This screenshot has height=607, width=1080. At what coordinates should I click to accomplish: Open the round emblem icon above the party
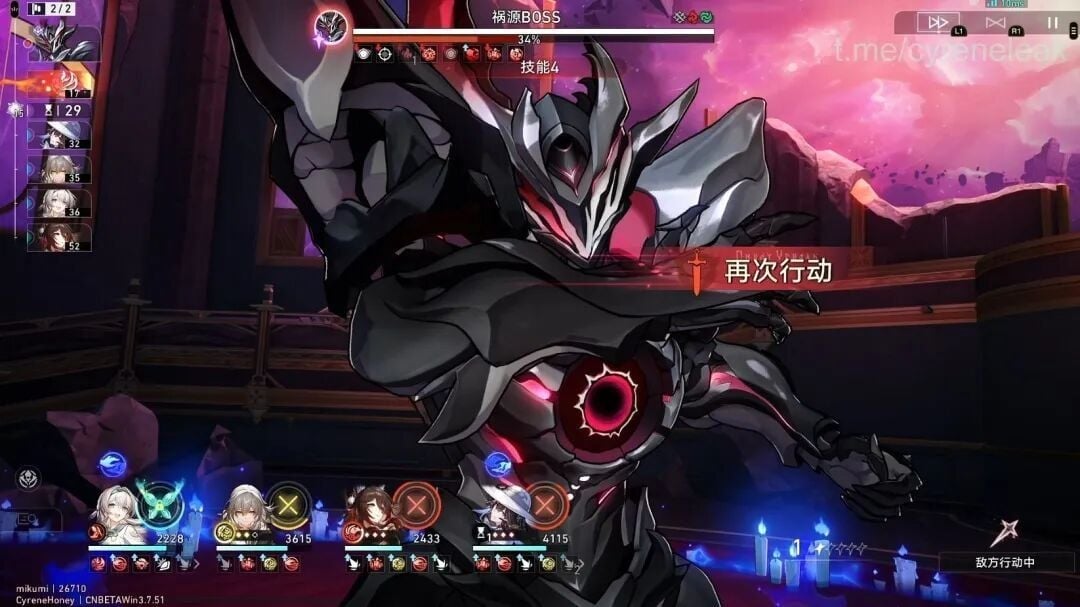(27, 480)
